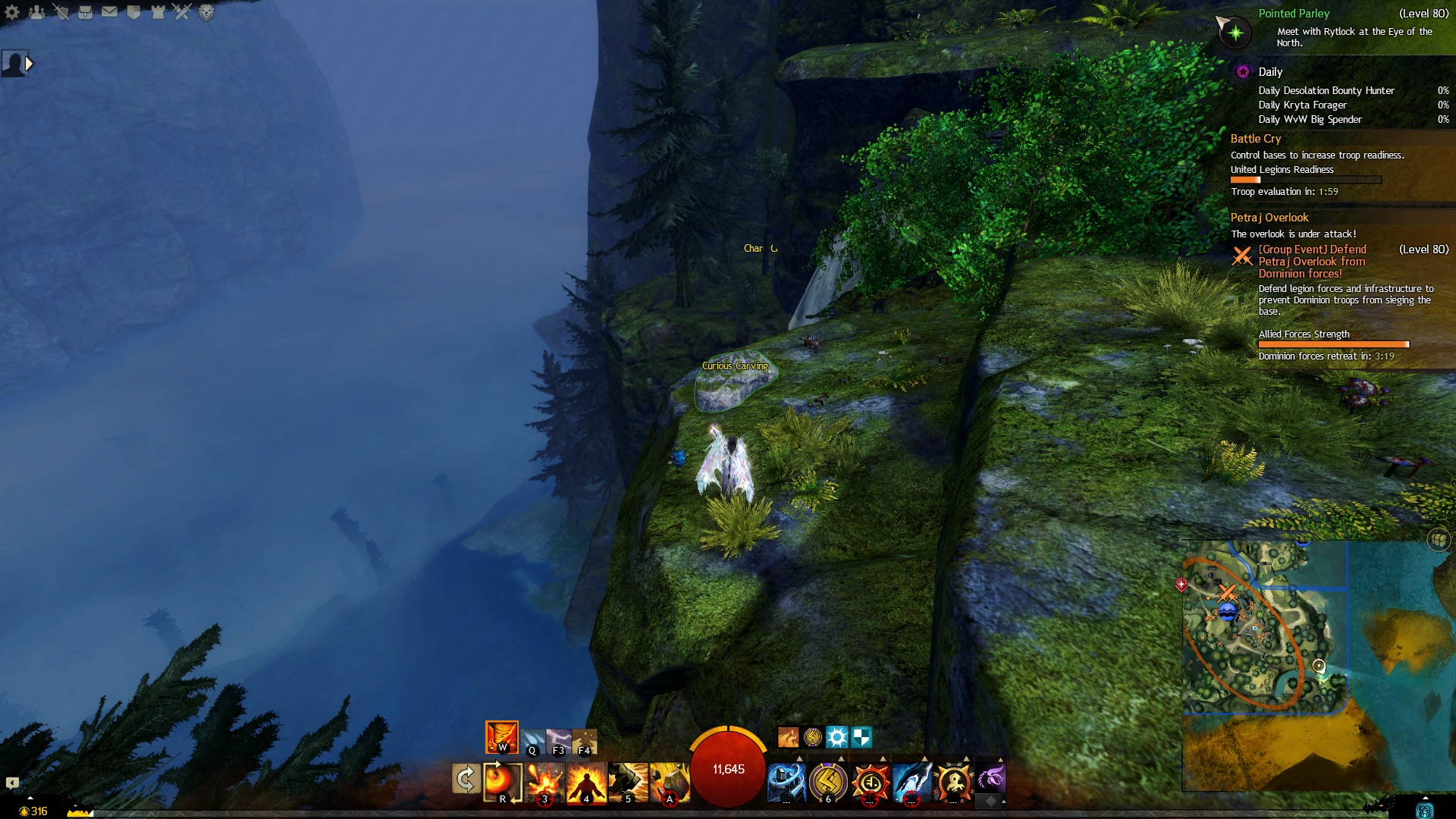The image size is (1456, 819).
Task: Click the water region marker on the minimap
Action: click(1227, 612)
